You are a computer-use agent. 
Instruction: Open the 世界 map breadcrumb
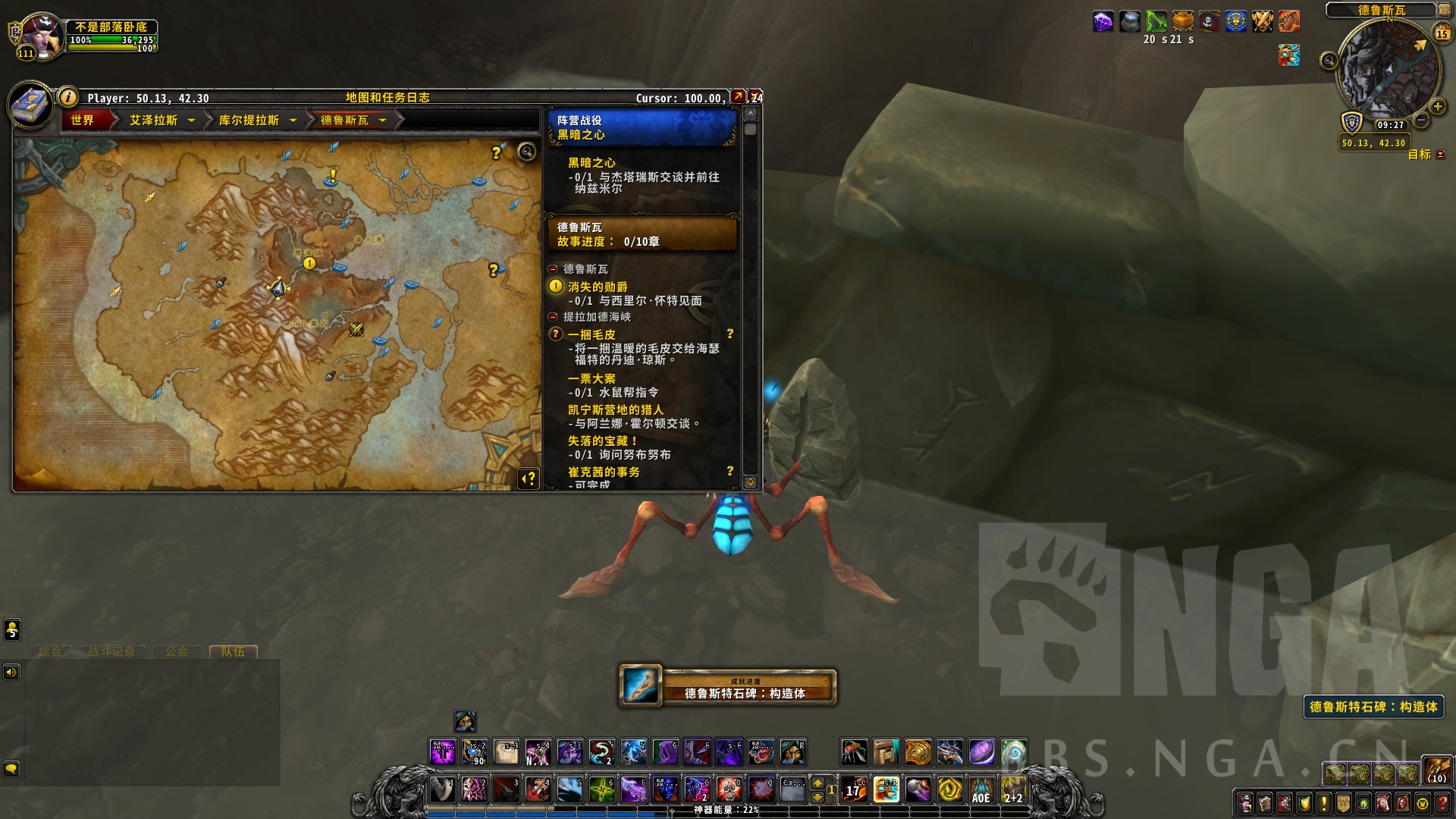(83, 121)
